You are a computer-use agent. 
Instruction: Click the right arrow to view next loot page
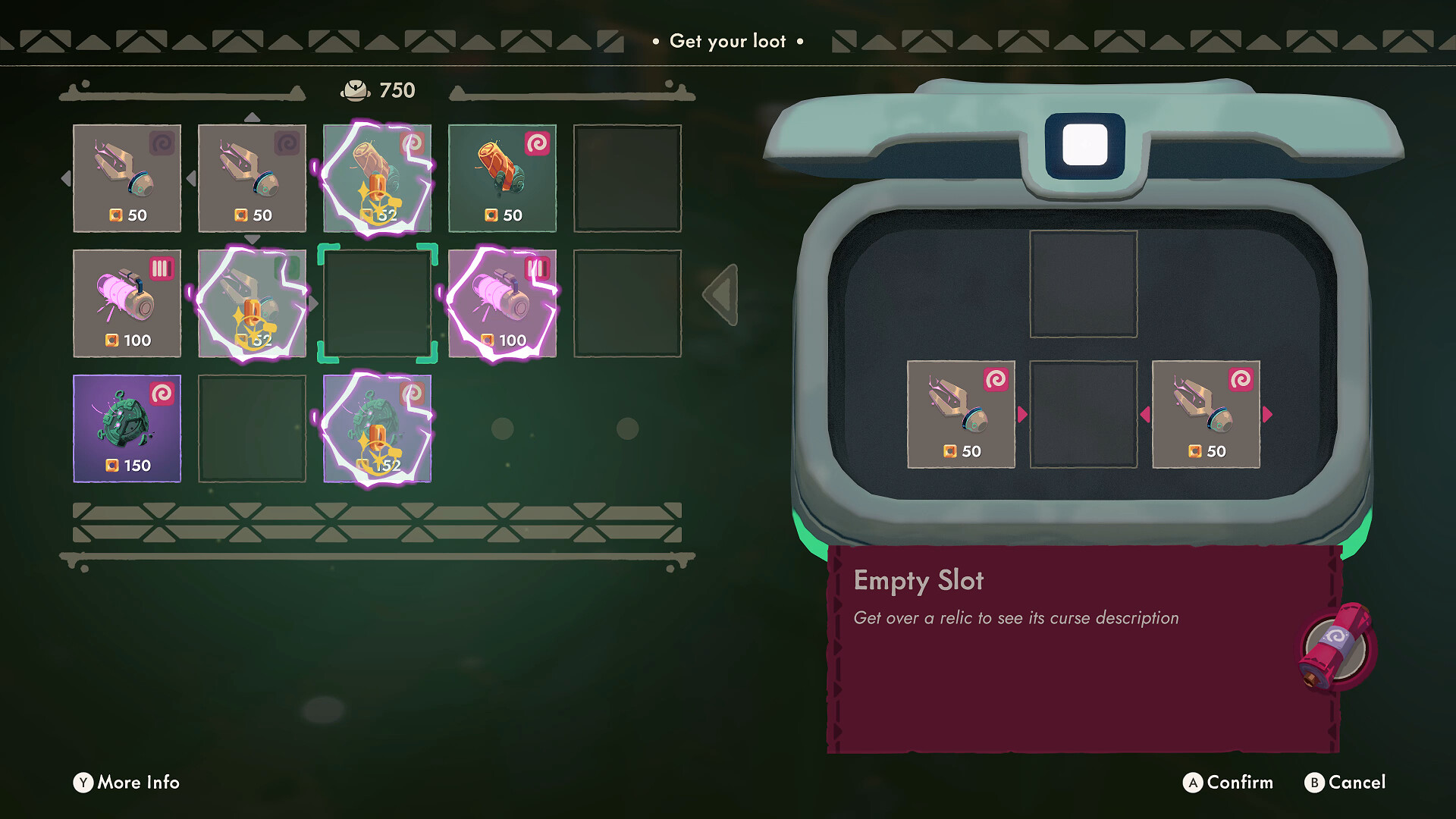720,296
